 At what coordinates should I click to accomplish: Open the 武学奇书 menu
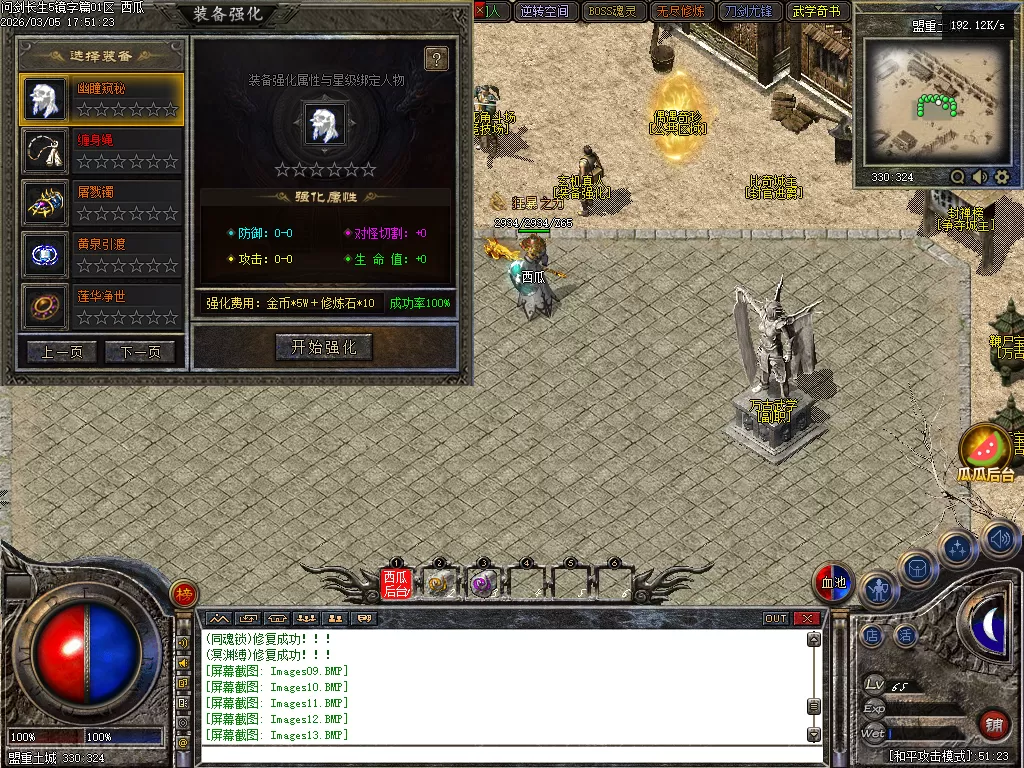817,12
